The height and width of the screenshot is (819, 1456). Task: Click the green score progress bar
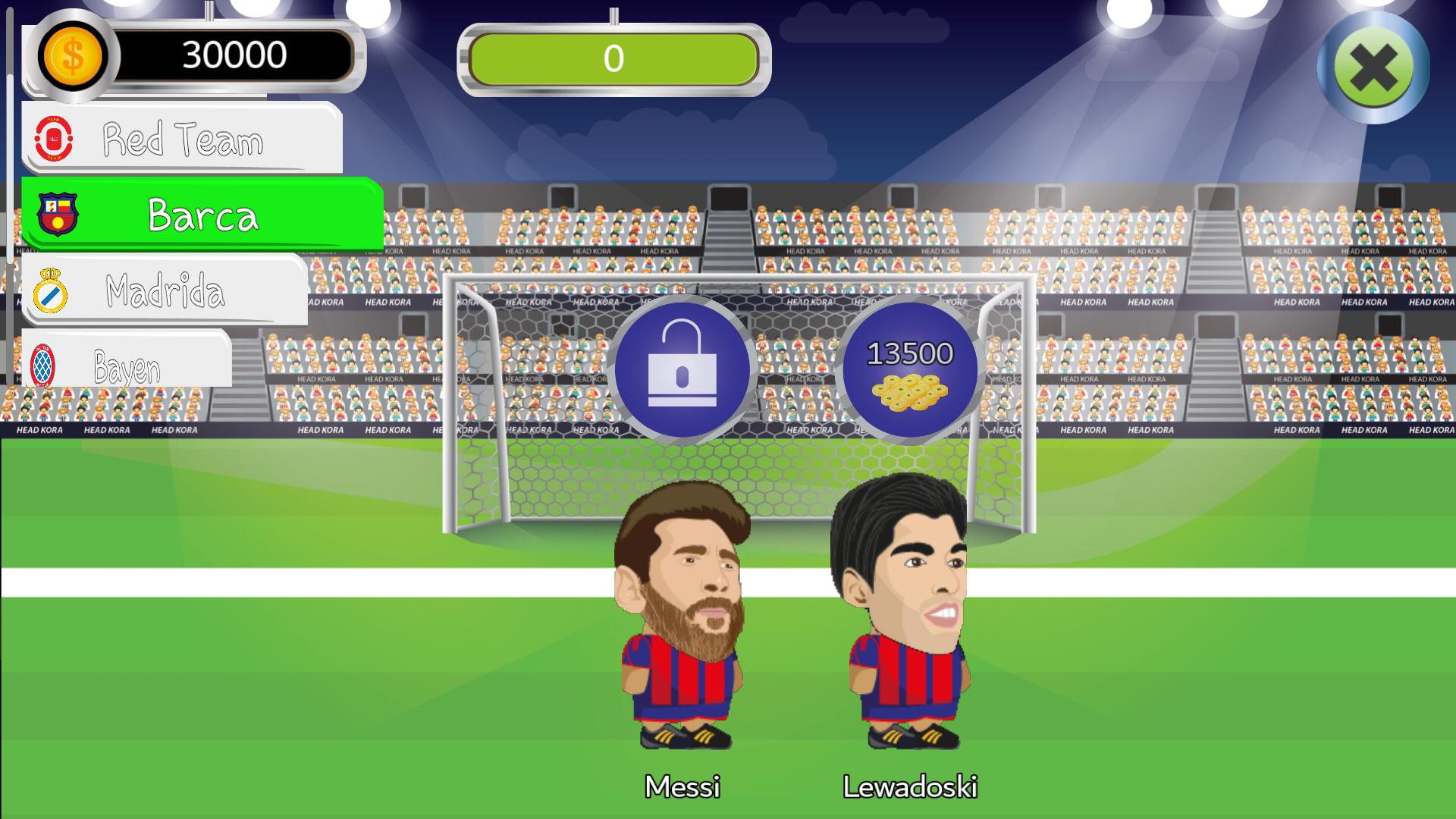tap(613, 61)
